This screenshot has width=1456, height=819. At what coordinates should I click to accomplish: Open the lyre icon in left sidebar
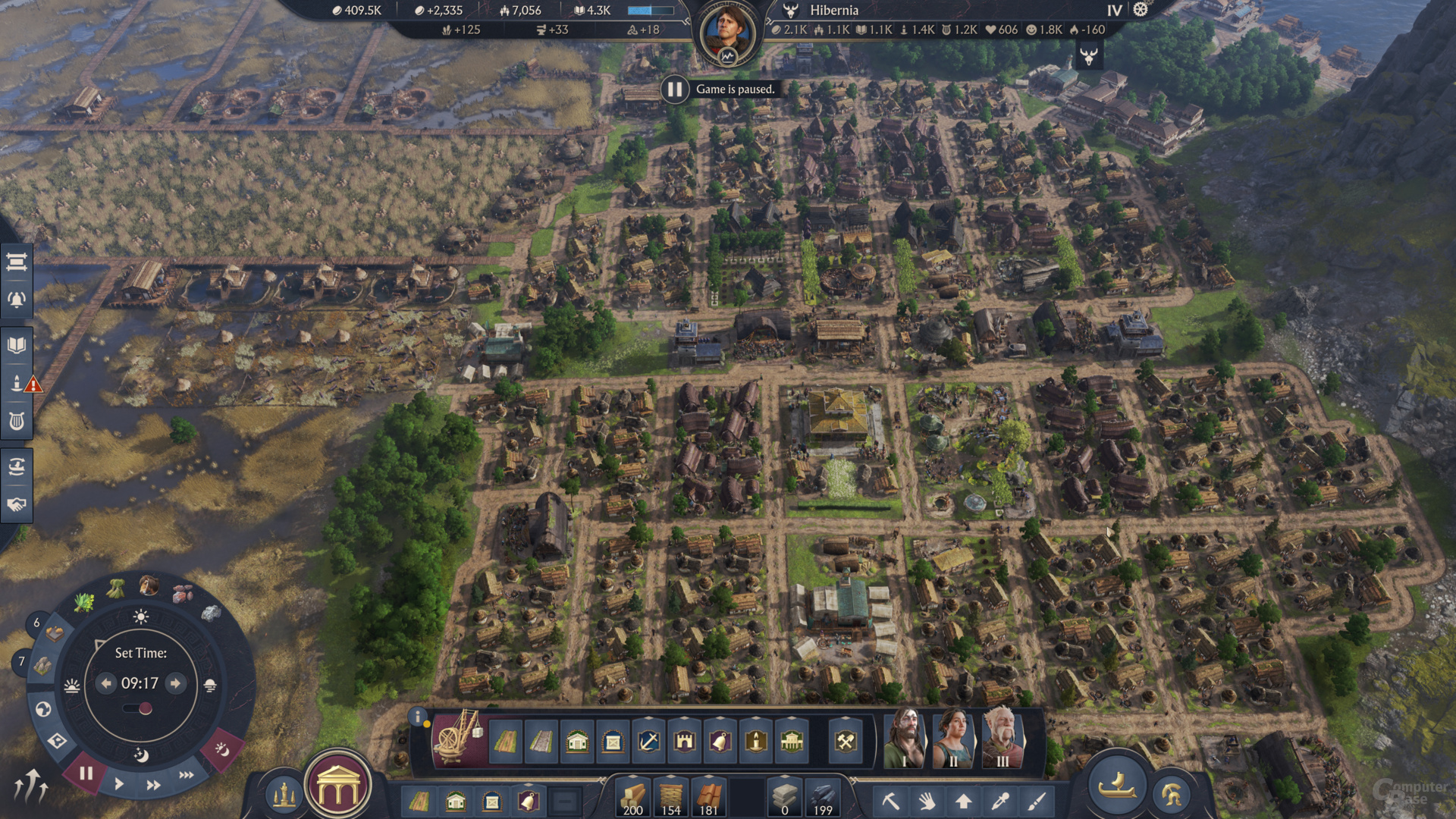tap(17, 421)
